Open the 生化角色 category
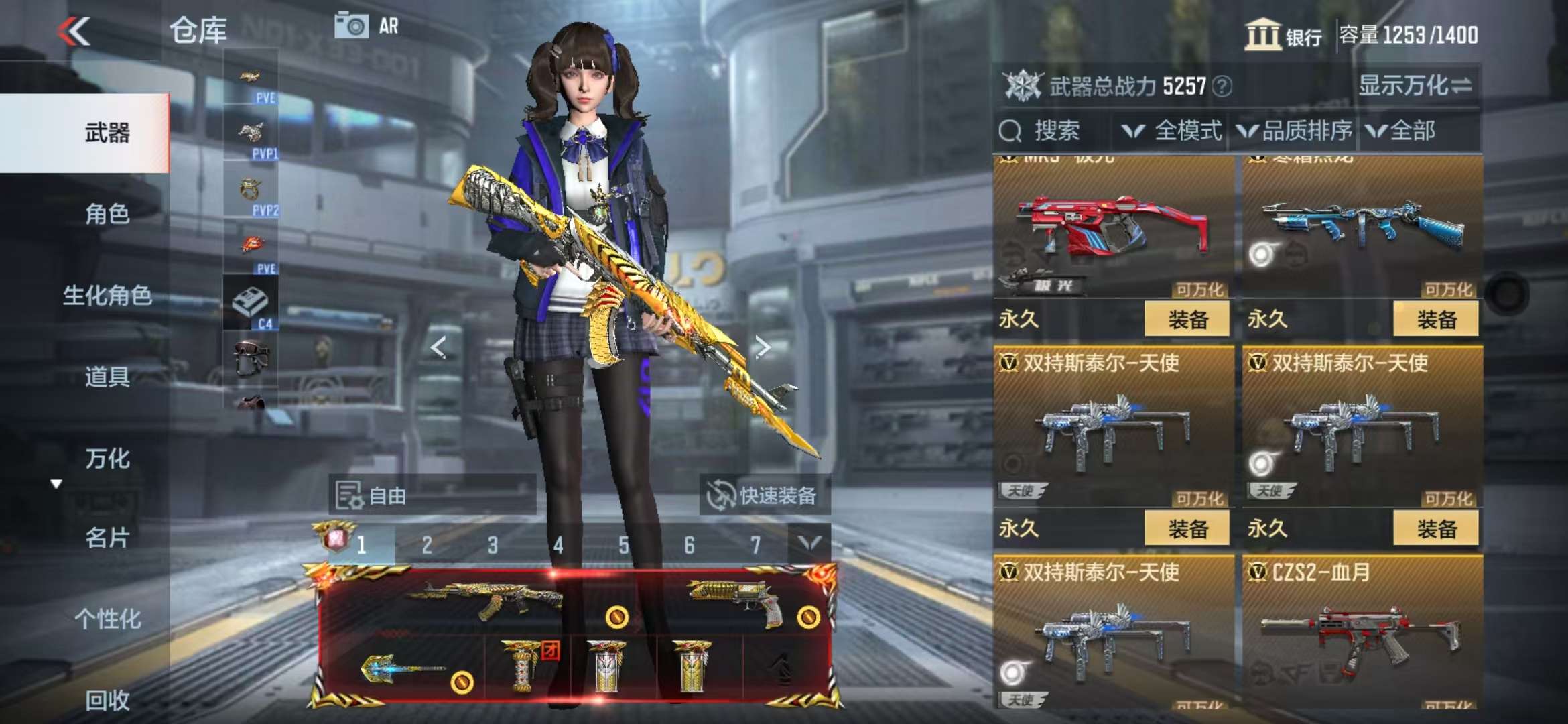This screenshot has width=1568, height=724. point(107,296)
